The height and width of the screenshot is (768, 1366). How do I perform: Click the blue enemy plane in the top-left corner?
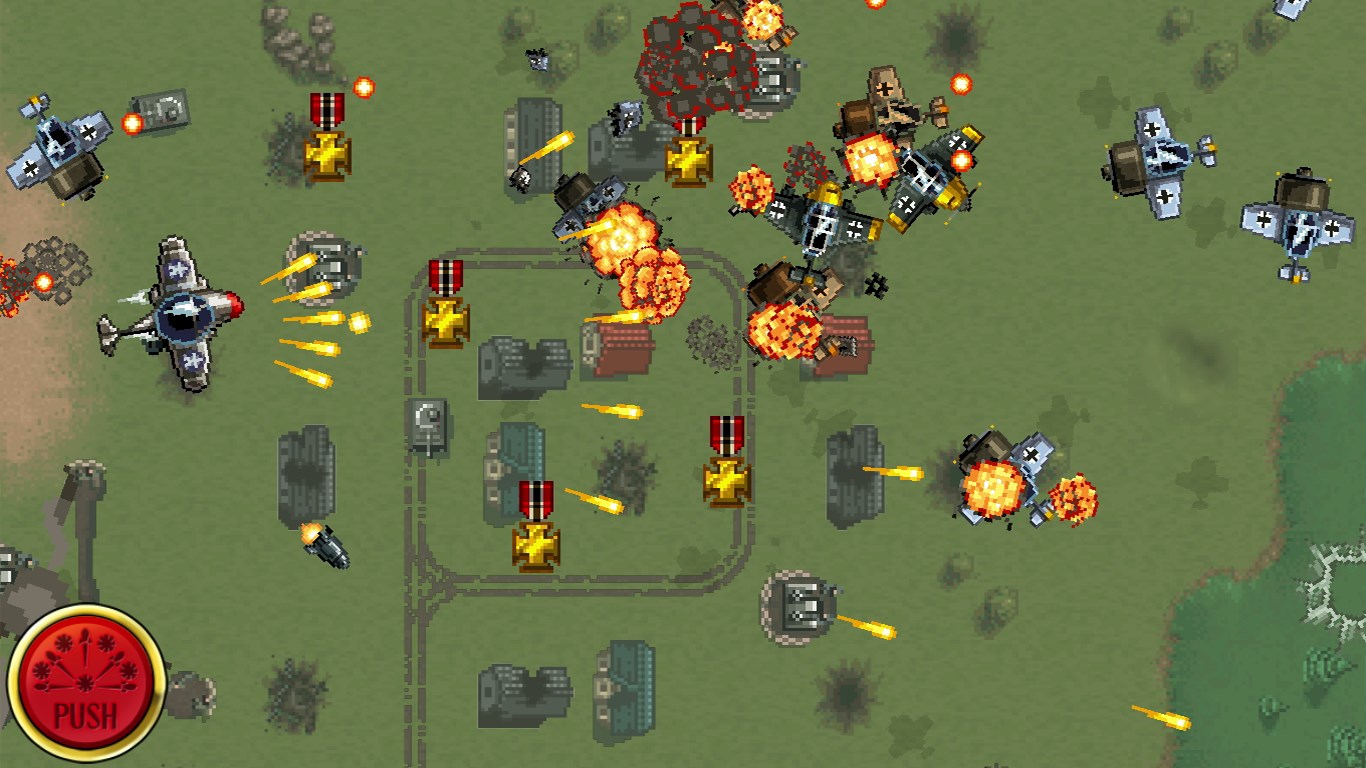(x=55, y=145)
